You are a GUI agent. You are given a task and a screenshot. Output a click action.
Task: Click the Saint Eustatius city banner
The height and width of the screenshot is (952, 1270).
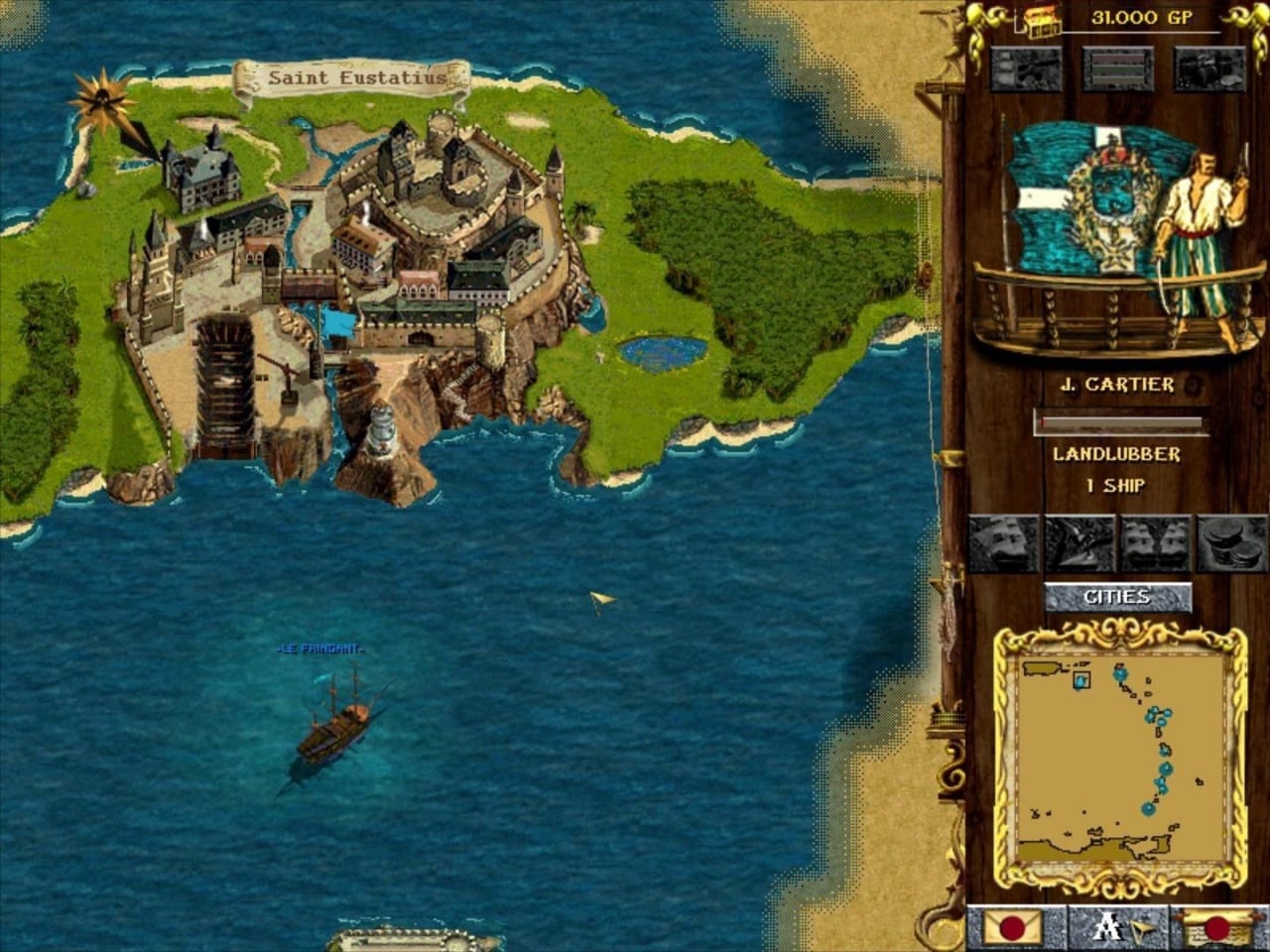352,78
